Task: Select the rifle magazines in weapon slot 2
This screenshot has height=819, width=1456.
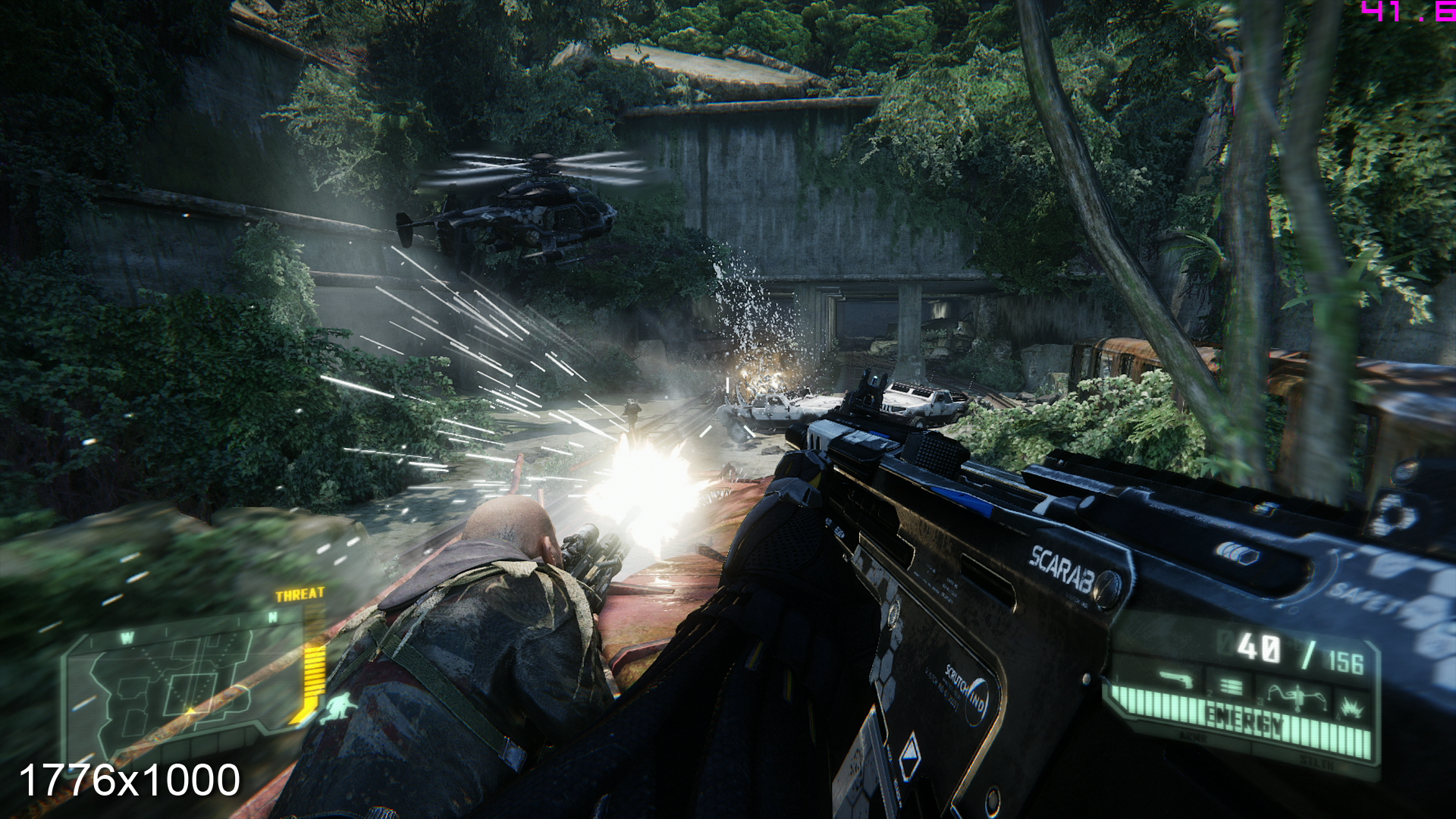Action: click(x=1229, y=684)
